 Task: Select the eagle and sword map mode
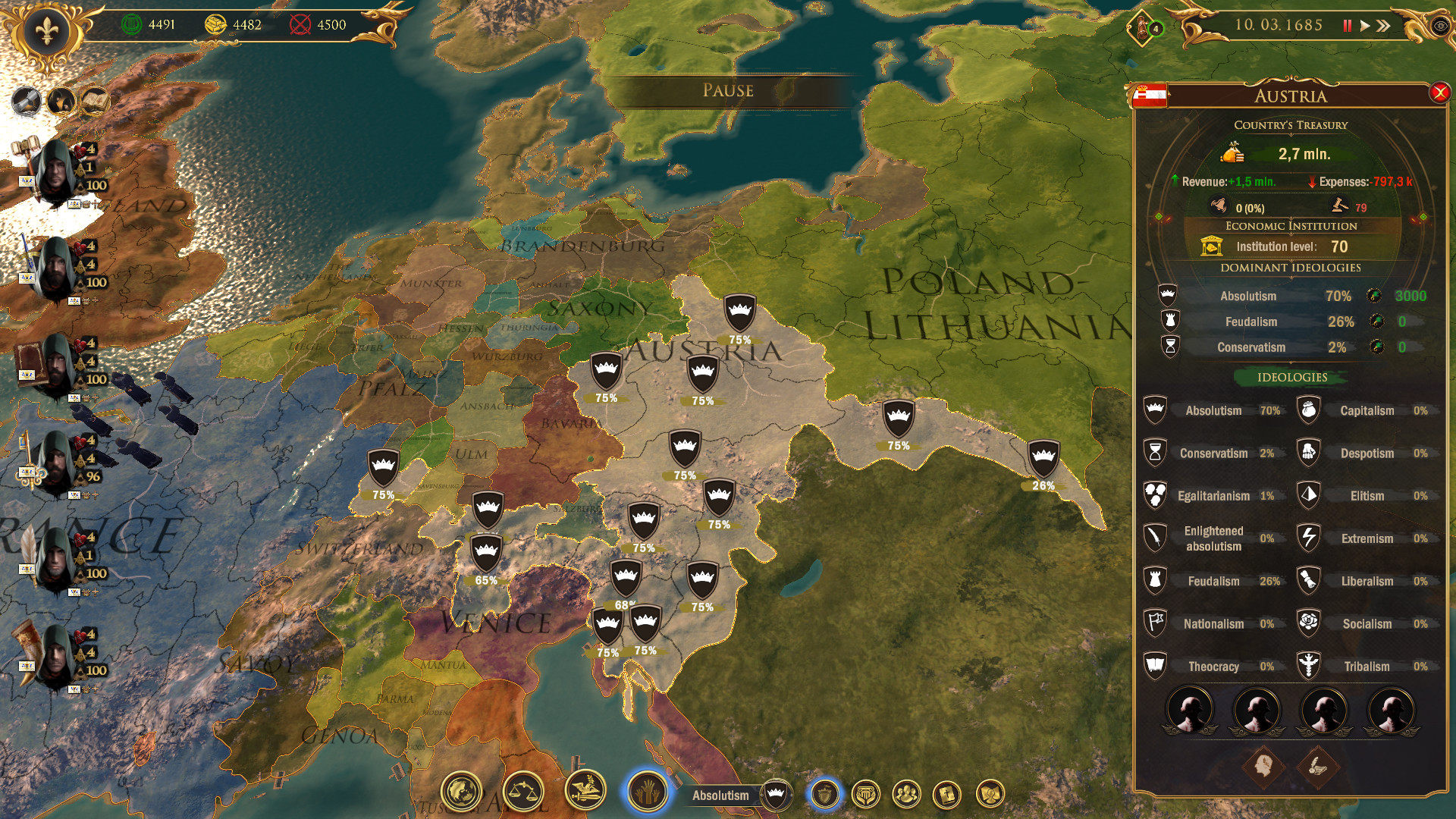point(585,790)
